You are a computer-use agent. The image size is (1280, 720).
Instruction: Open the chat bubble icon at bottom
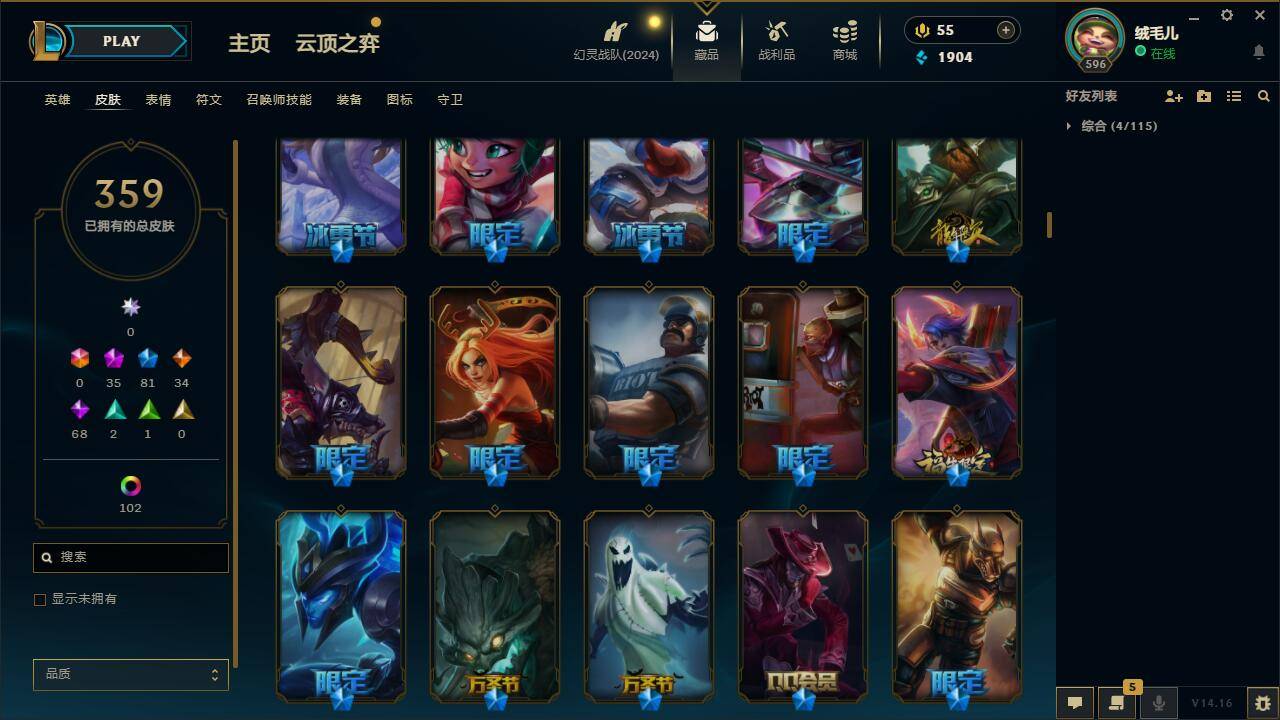[x=1075, y=702]
